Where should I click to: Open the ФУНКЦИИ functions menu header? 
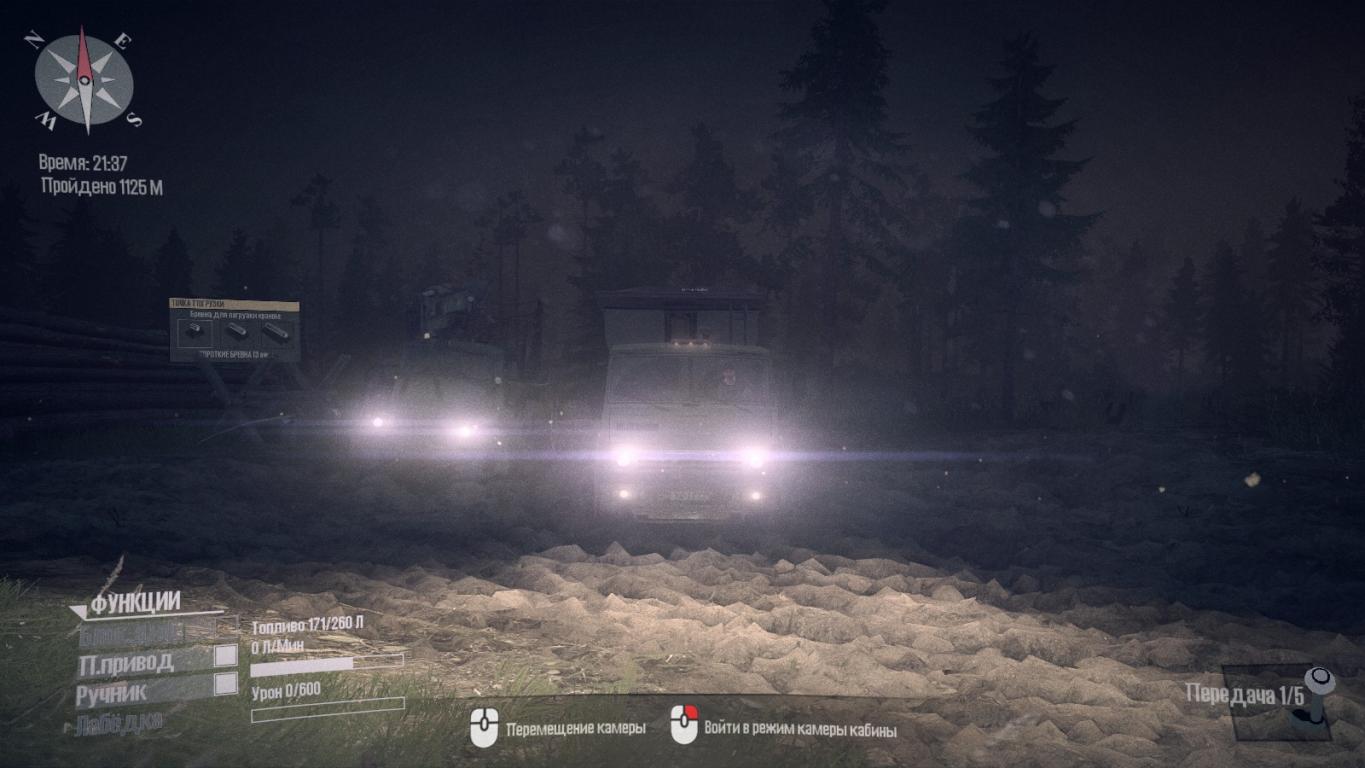[x=135, y=602]
